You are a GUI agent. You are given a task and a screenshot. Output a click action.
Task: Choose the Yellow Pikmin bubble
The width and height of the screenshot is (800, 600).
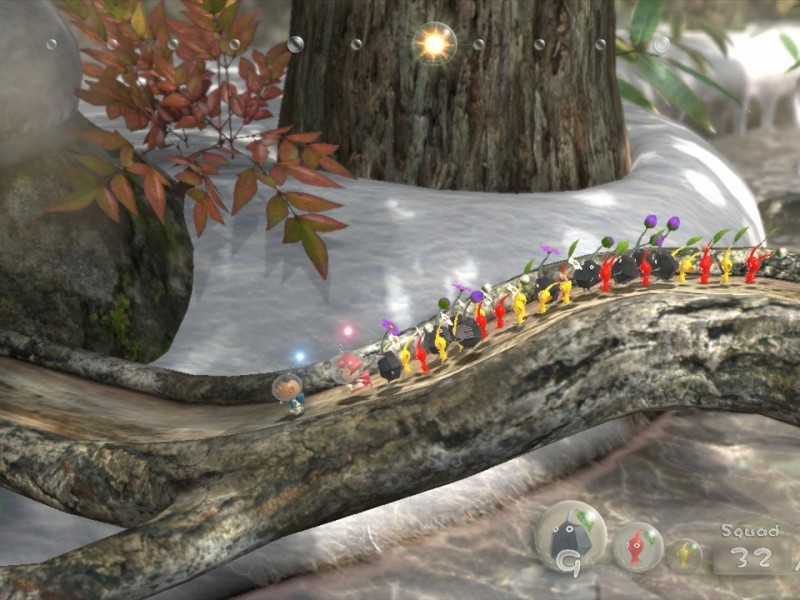point(686,553)
